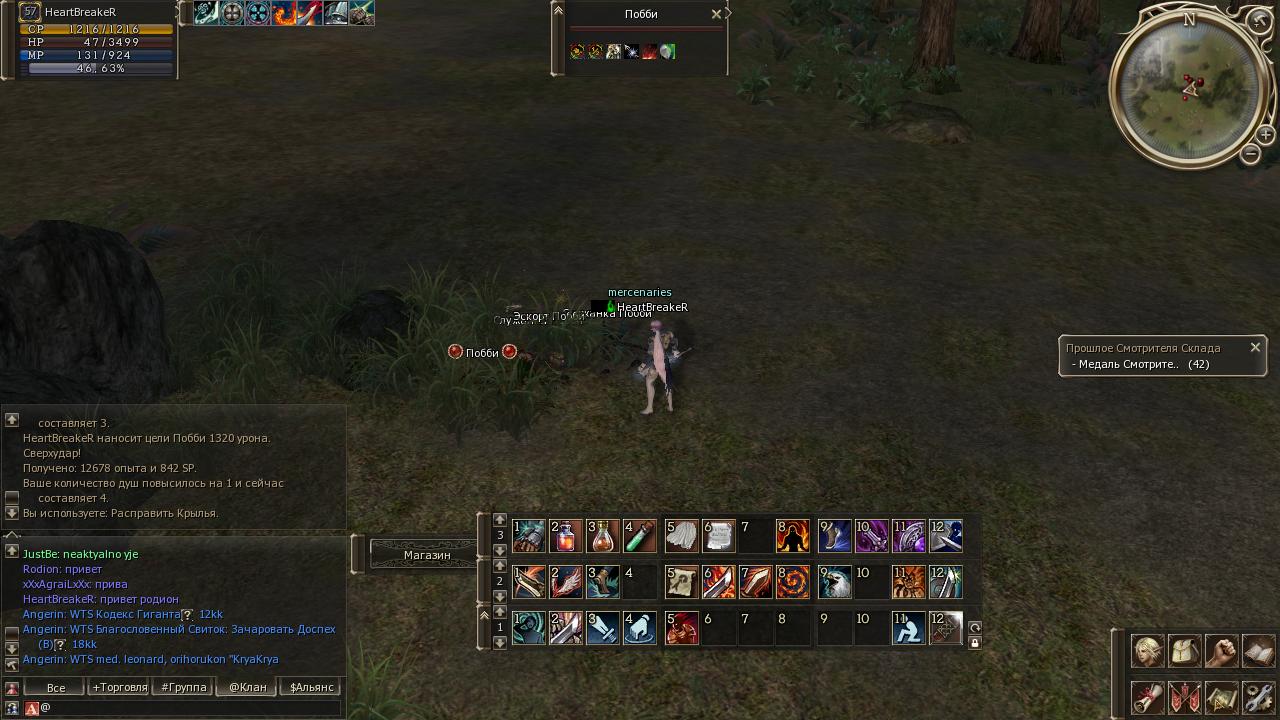Open the clan crossed banners icon
This screenshot has height=720, width=1280.
pyautogui.click(x=1184, y=696)
